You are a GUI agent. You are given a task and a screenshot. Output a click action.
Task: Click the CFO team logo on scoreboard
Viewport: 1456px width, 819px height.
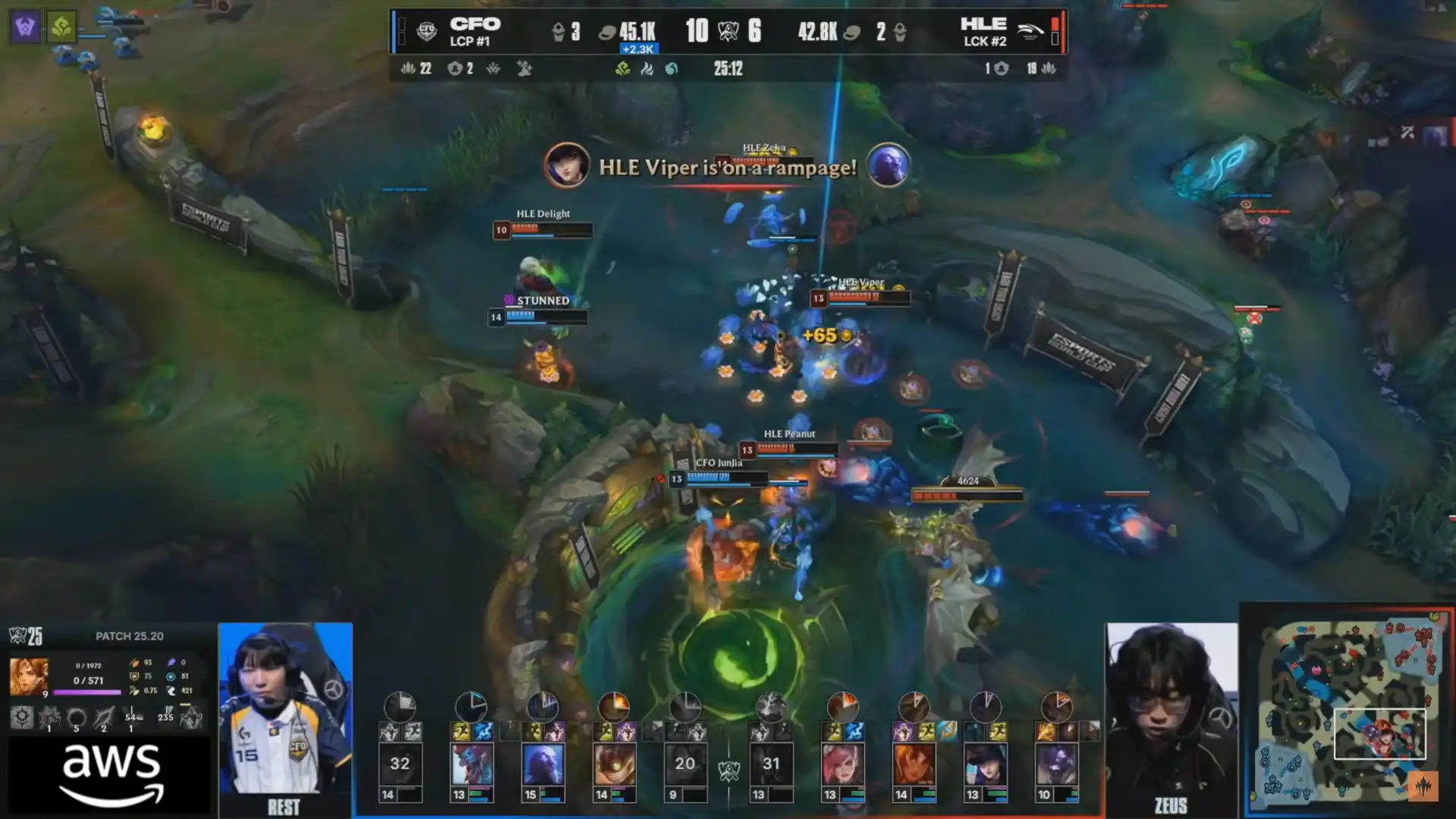click(x=426, y=31)
